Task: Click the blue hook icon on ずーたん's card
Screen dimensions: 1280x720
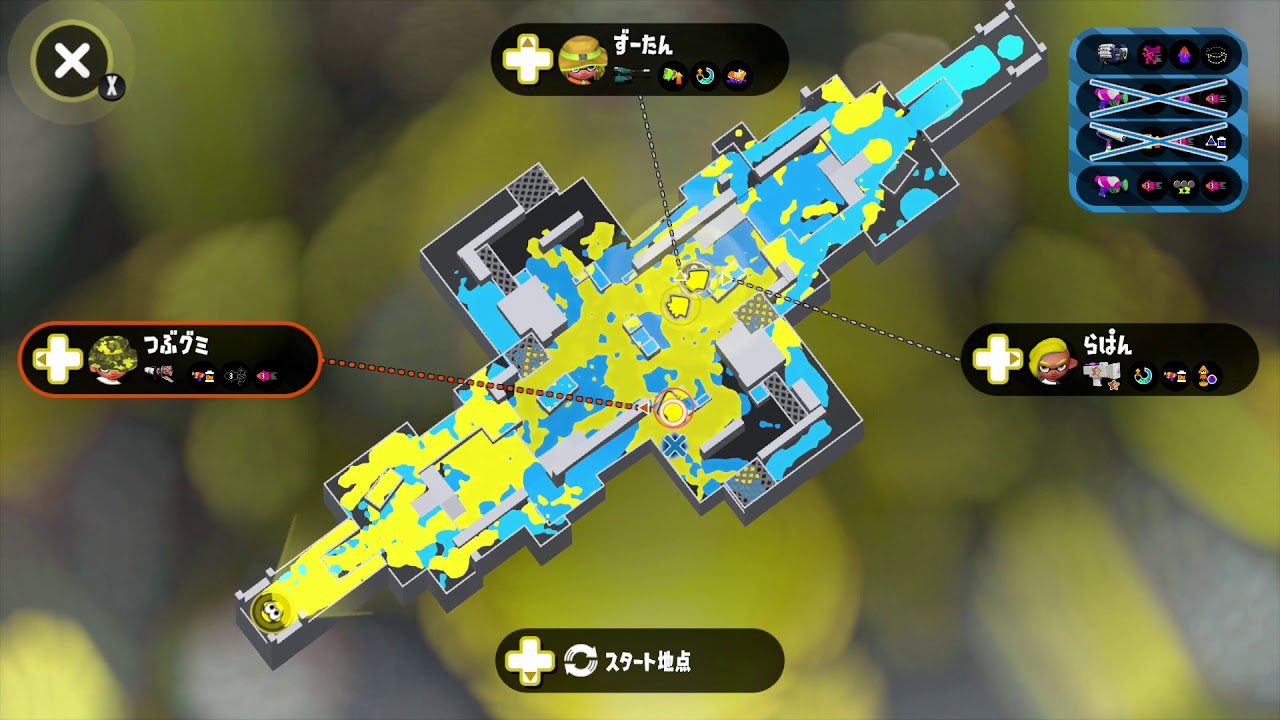Action: click(704, 74)
